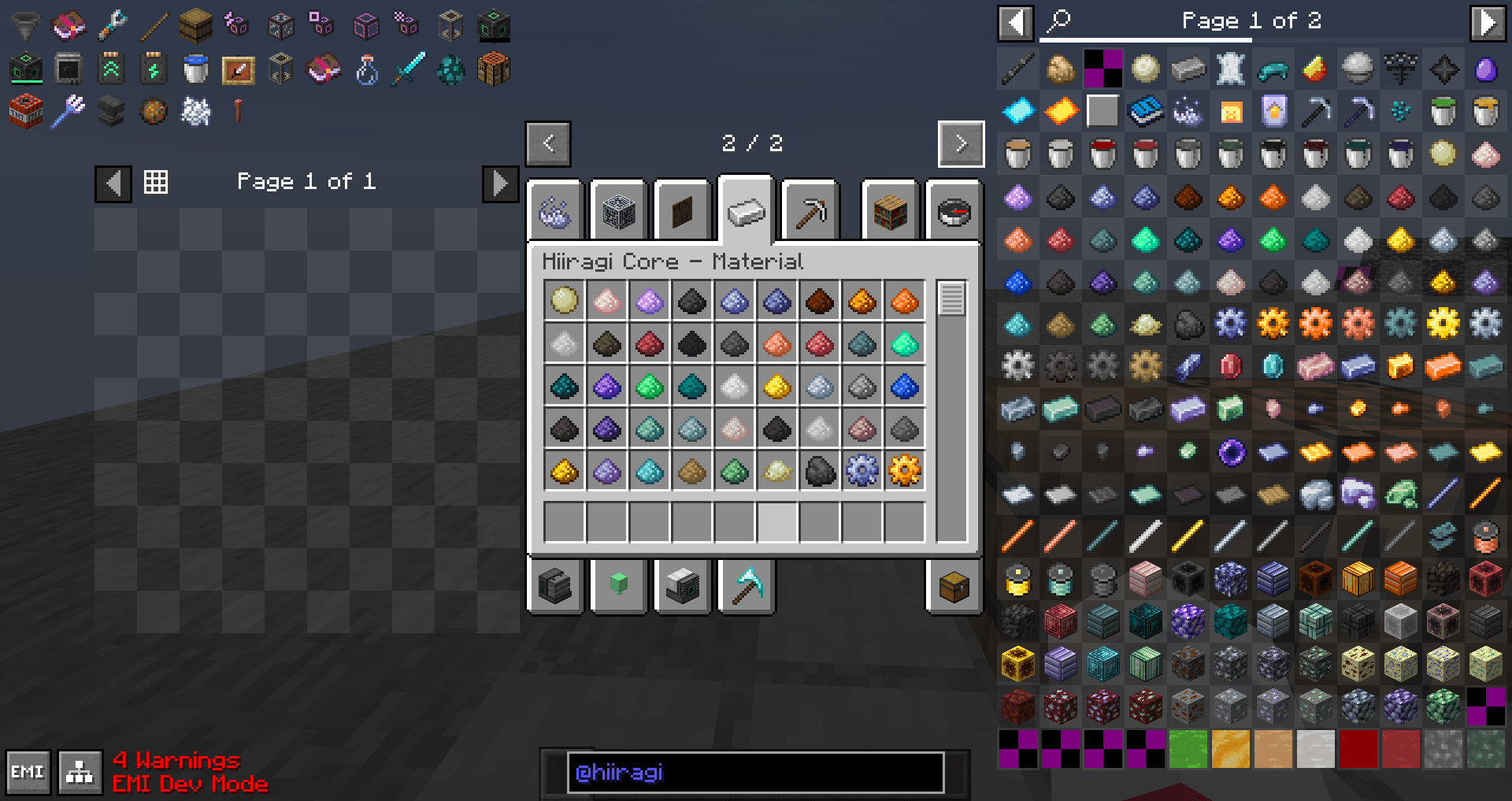Image resolution: width=1512 pixels, height=801 pixels.
Task: Select the blue gear item in the Material grid
Action: [861, 471]
